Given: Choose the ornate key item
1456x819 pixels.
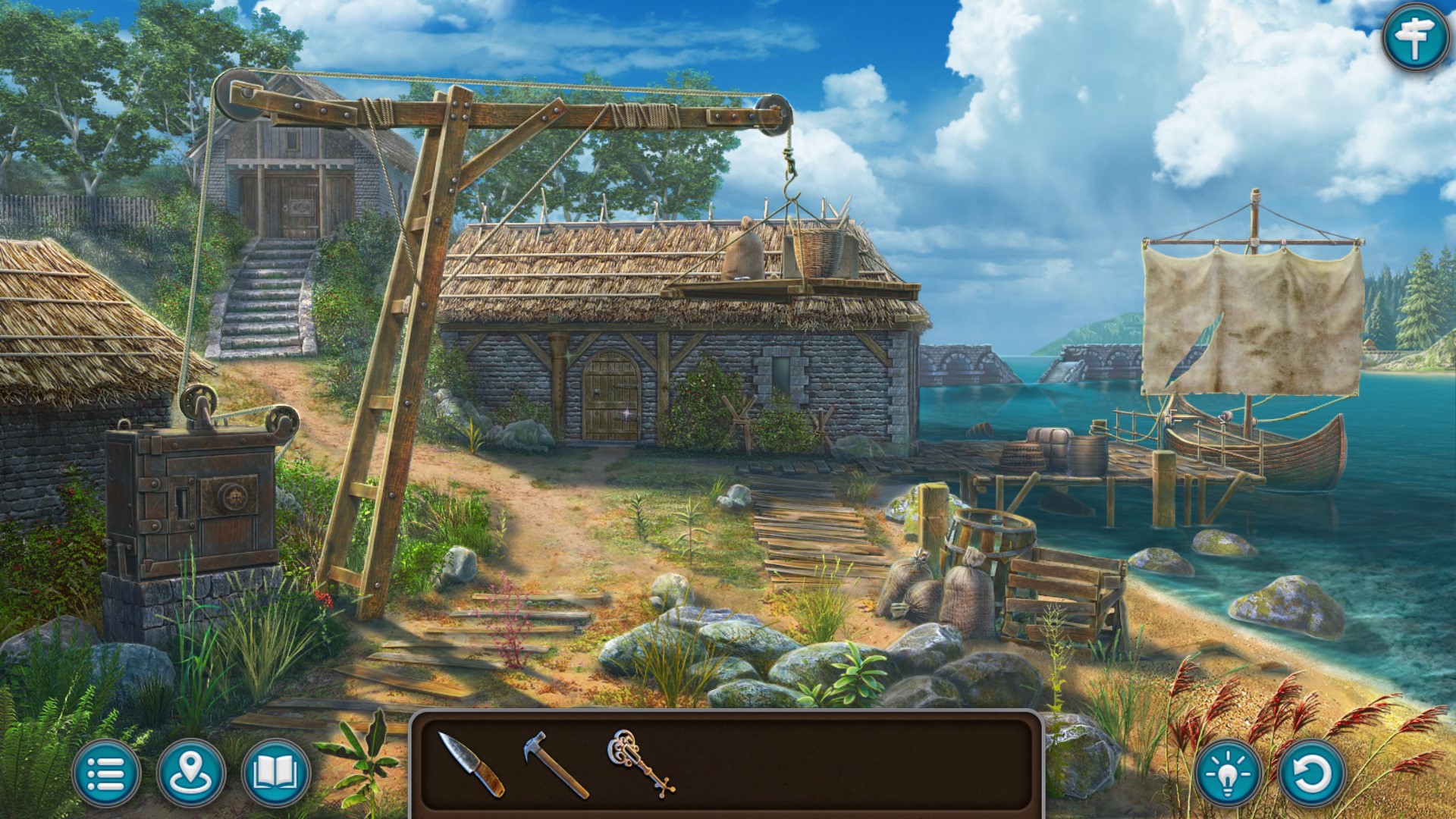Looking at the screenshot, I should 640,762.
